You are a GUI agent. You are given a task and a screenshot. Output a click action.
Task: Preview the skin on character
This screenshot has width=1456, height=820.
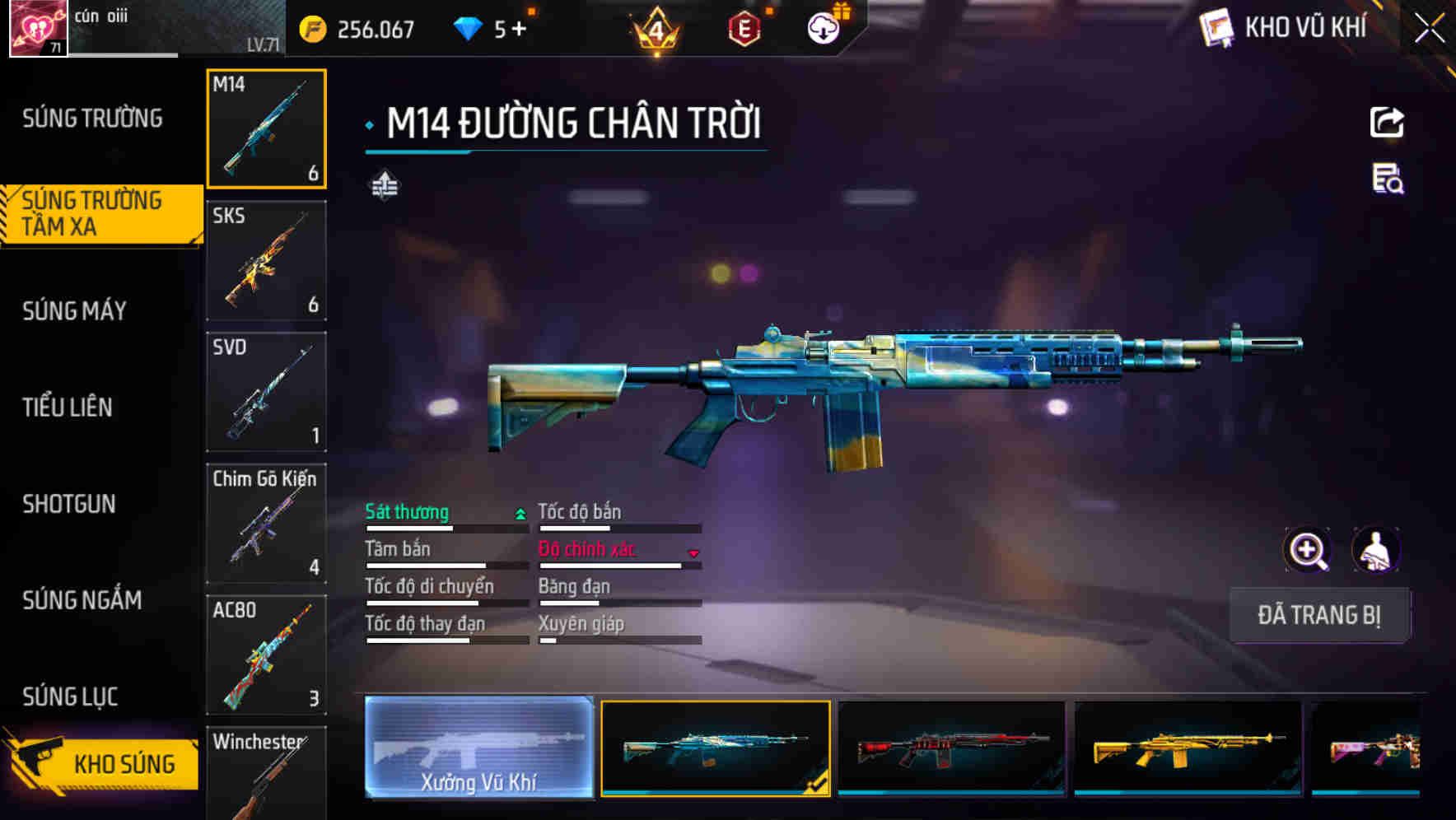click(x=1375, y=550)
